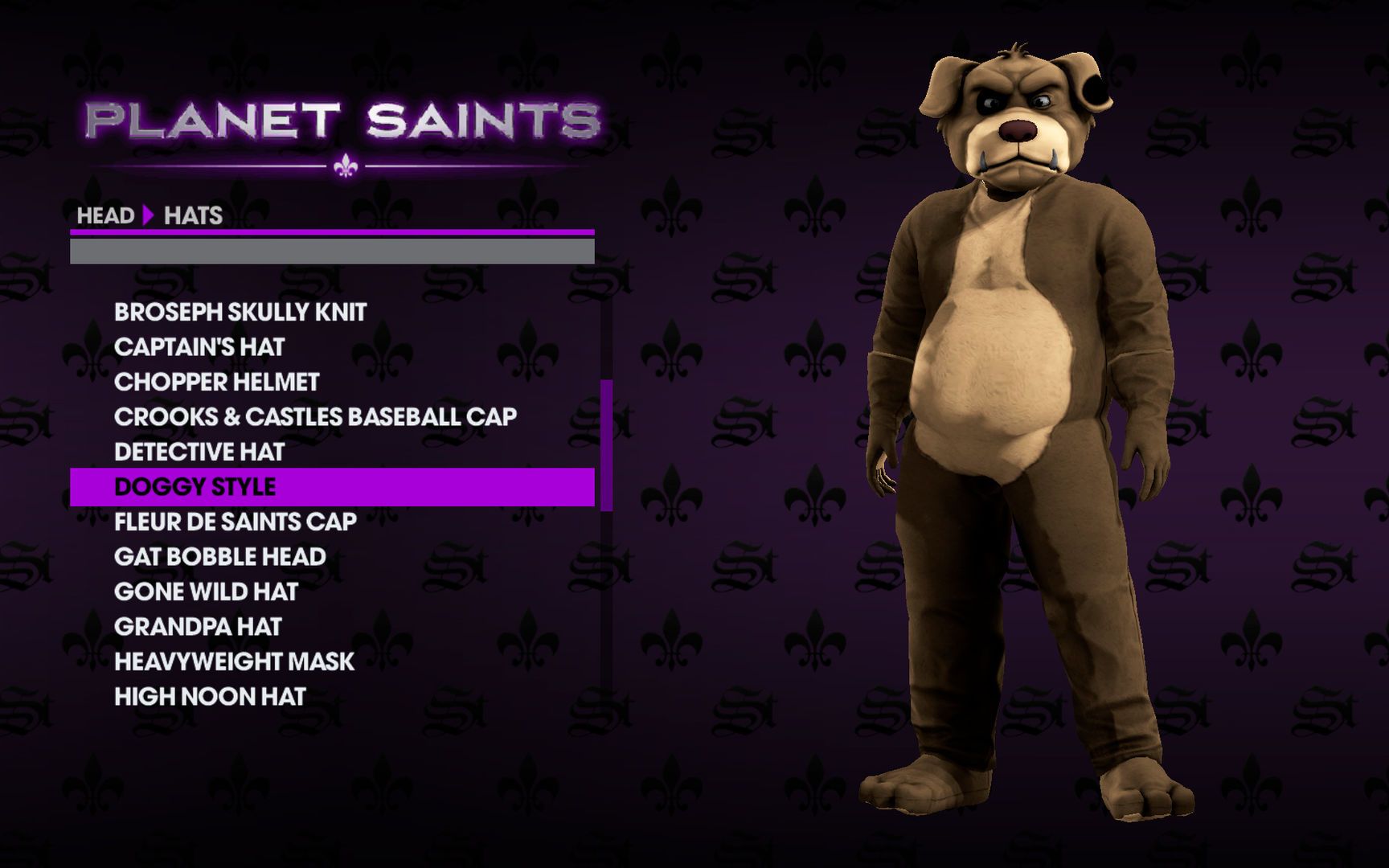Viewport: 1389px width, 868px height.
Task: Go back to the Head category breadcrumb
Action: [105, 215]
